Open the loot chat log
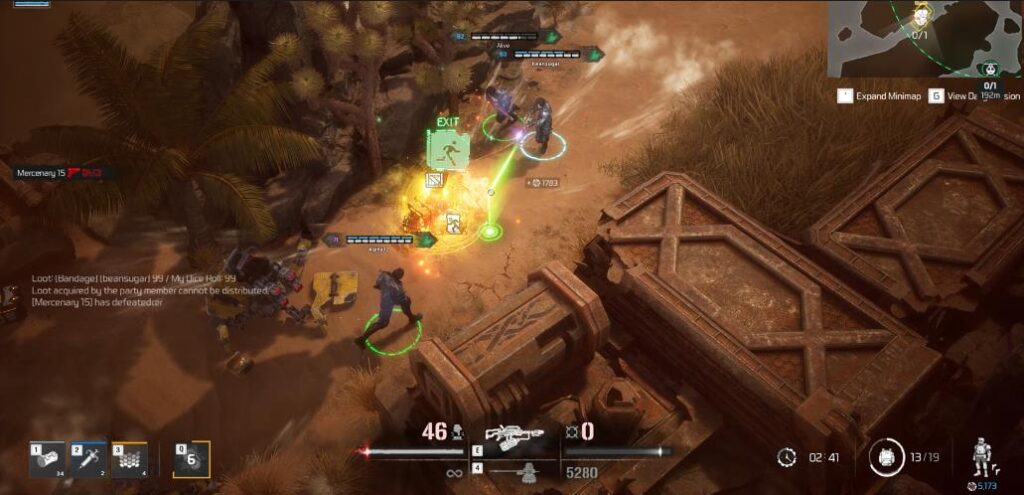 [136, 289]
